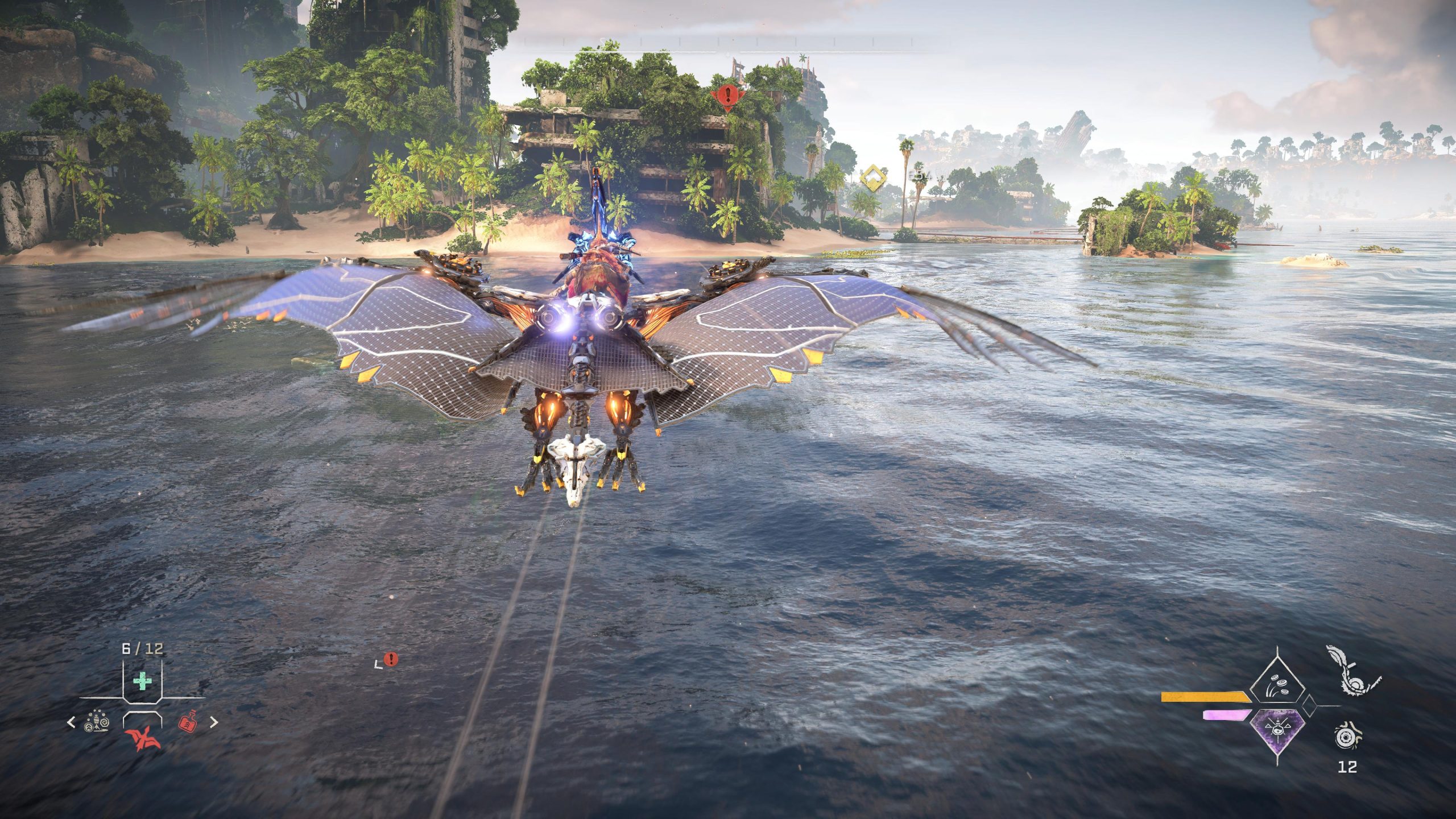Screen dimensions: 1456x819
Task: Click the right chevron to cycle tools
Action: tap(213, 723)
